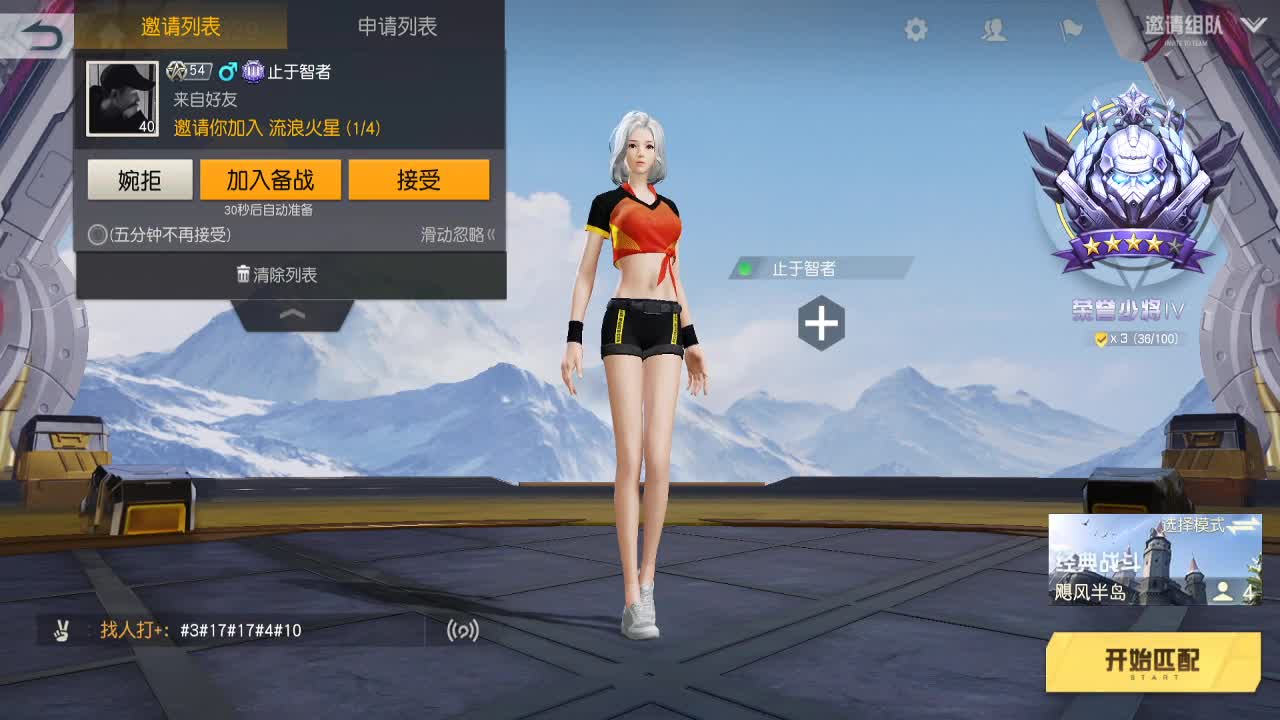Open the trash icon to clear list
The image size is (1280, 720).
click(243, 274)
